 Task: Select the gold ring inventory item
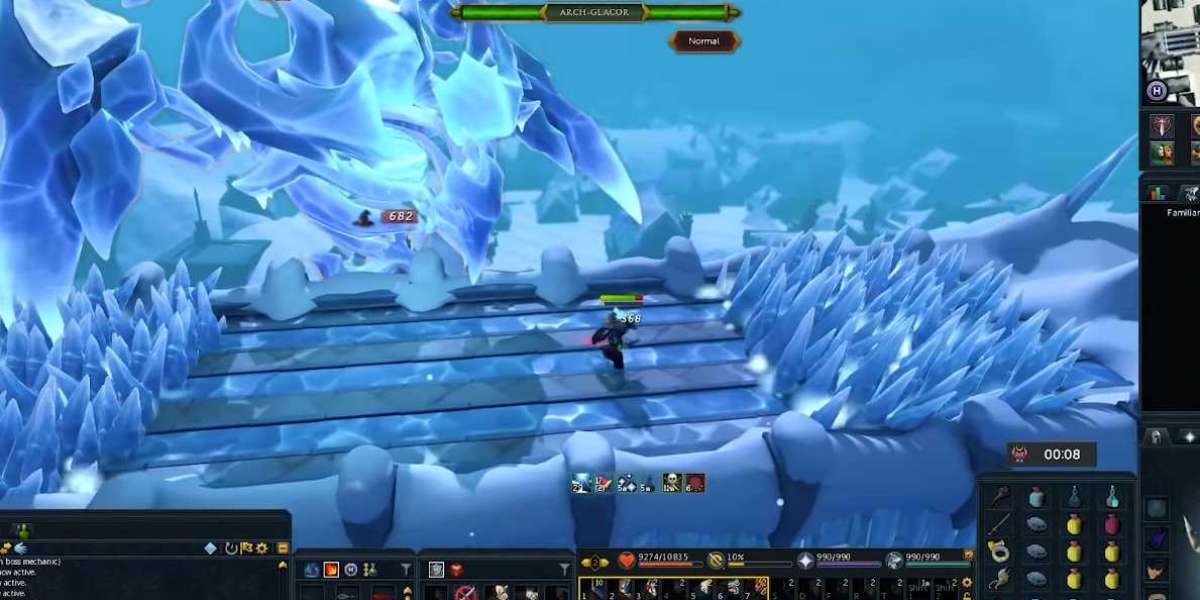(x=998, y=552)
